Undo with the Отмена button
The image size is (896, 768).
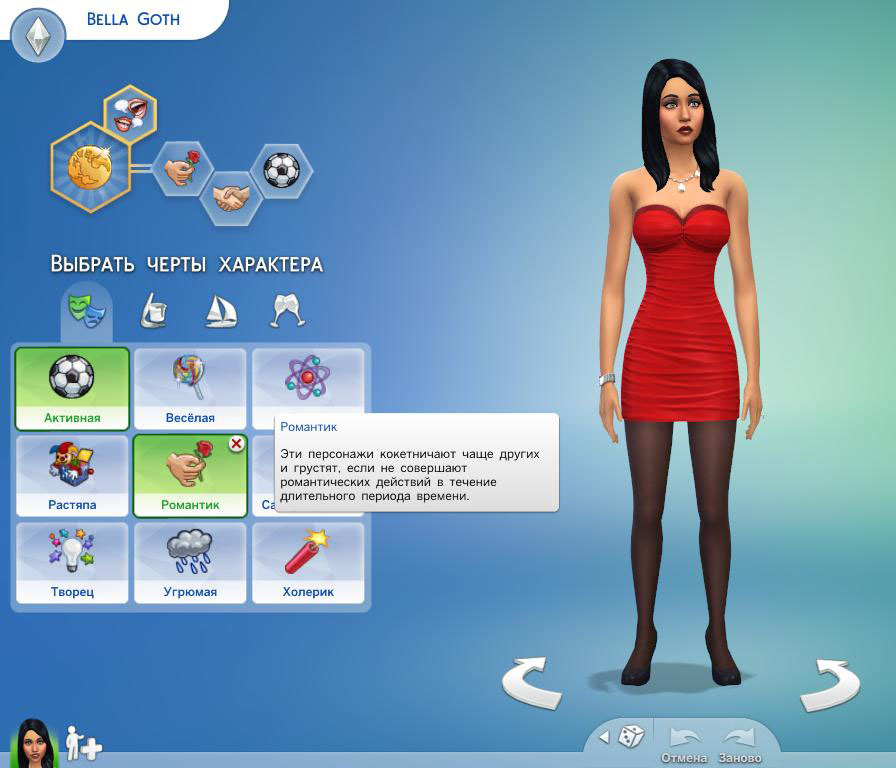(x=684, y=743)
